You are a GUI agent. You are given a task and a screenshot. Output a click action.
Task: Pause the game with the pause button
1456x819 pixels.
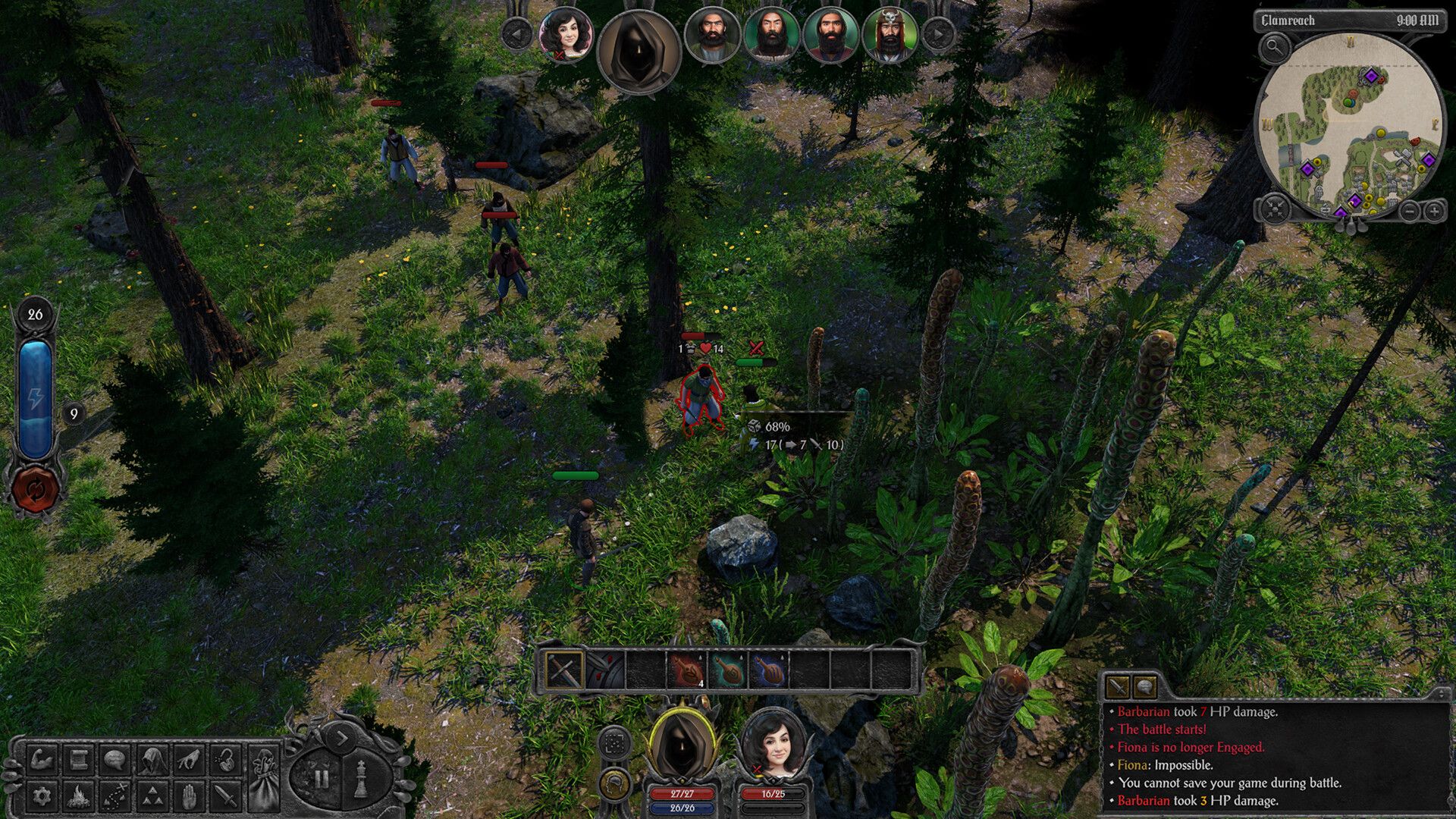click(x=322, y=778)
